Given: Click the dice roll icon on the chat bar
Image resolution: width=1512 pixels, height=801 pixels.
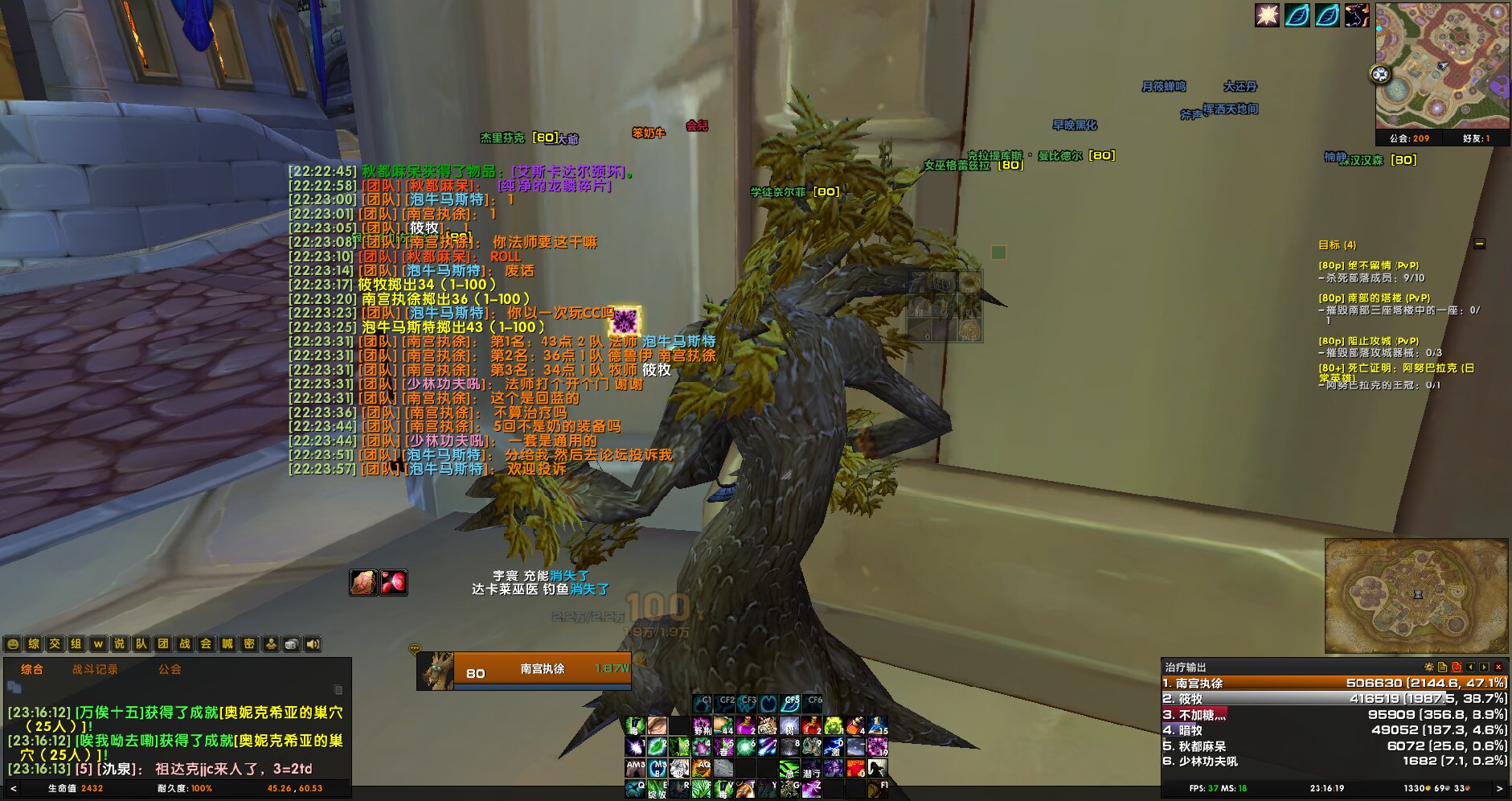Looking at the screenshot, I should (x=292, y=644).
